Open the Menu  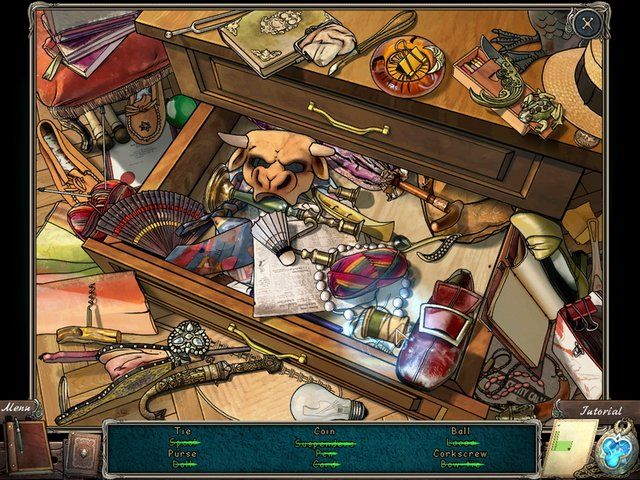pyautogui.click(x=16, y=408)
